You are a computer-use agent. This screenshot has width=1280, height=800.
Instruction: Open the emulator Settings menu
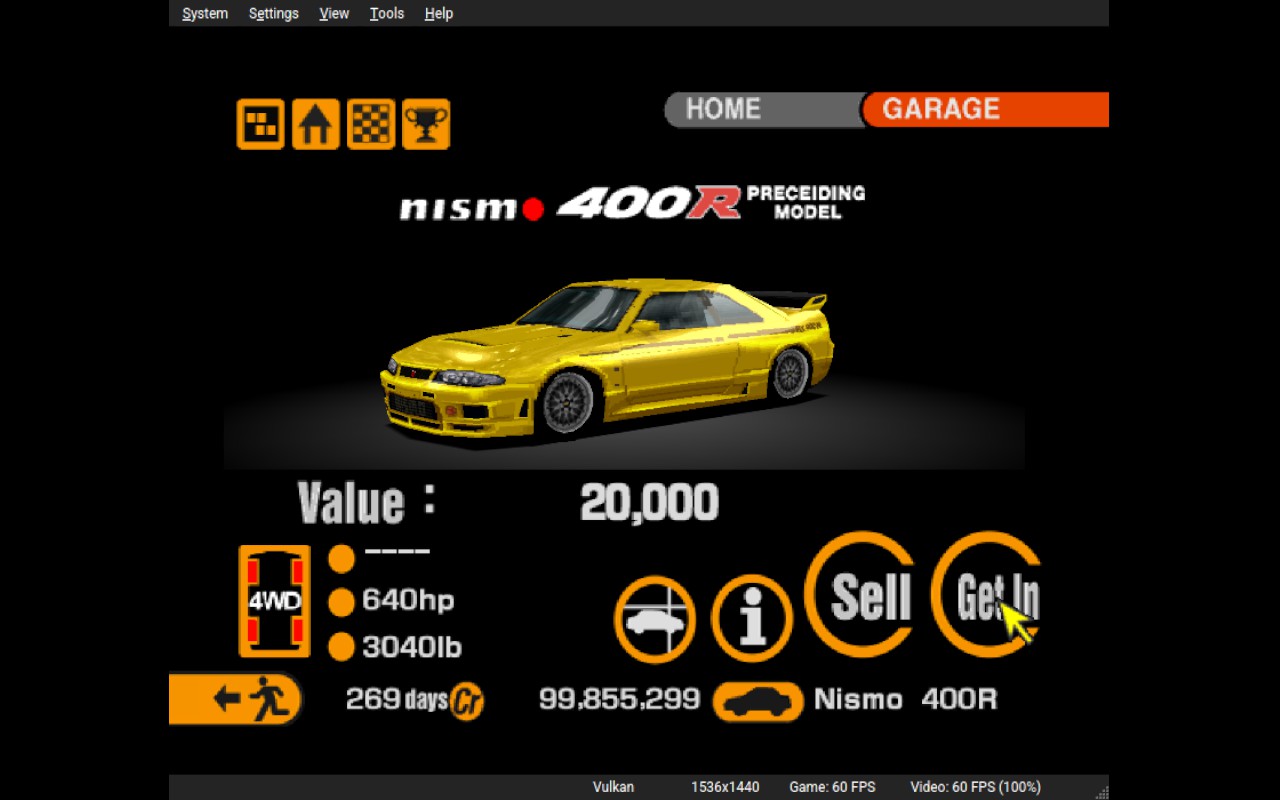pos(273,13)
